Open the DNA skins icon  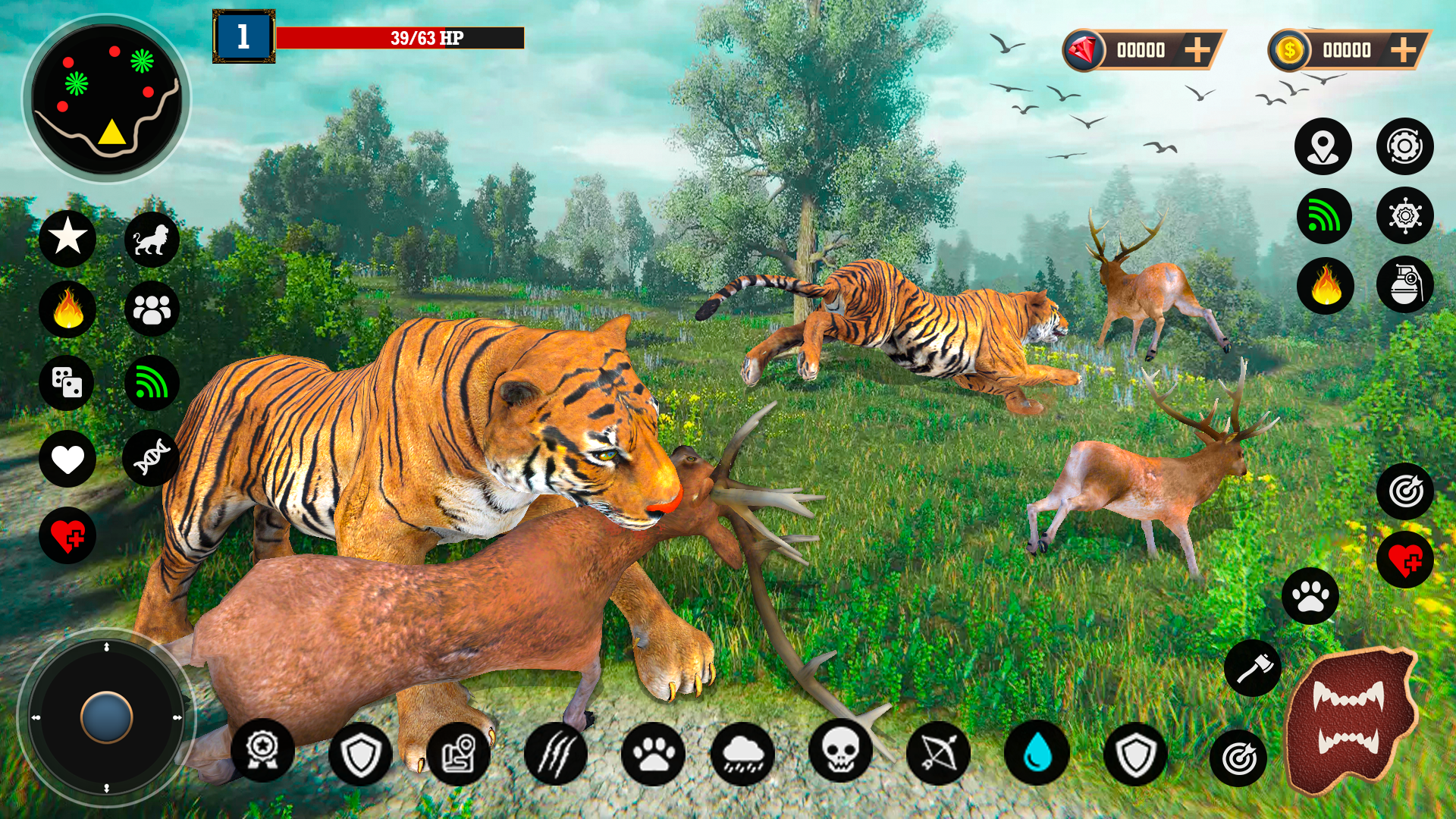tap(151, 458)
